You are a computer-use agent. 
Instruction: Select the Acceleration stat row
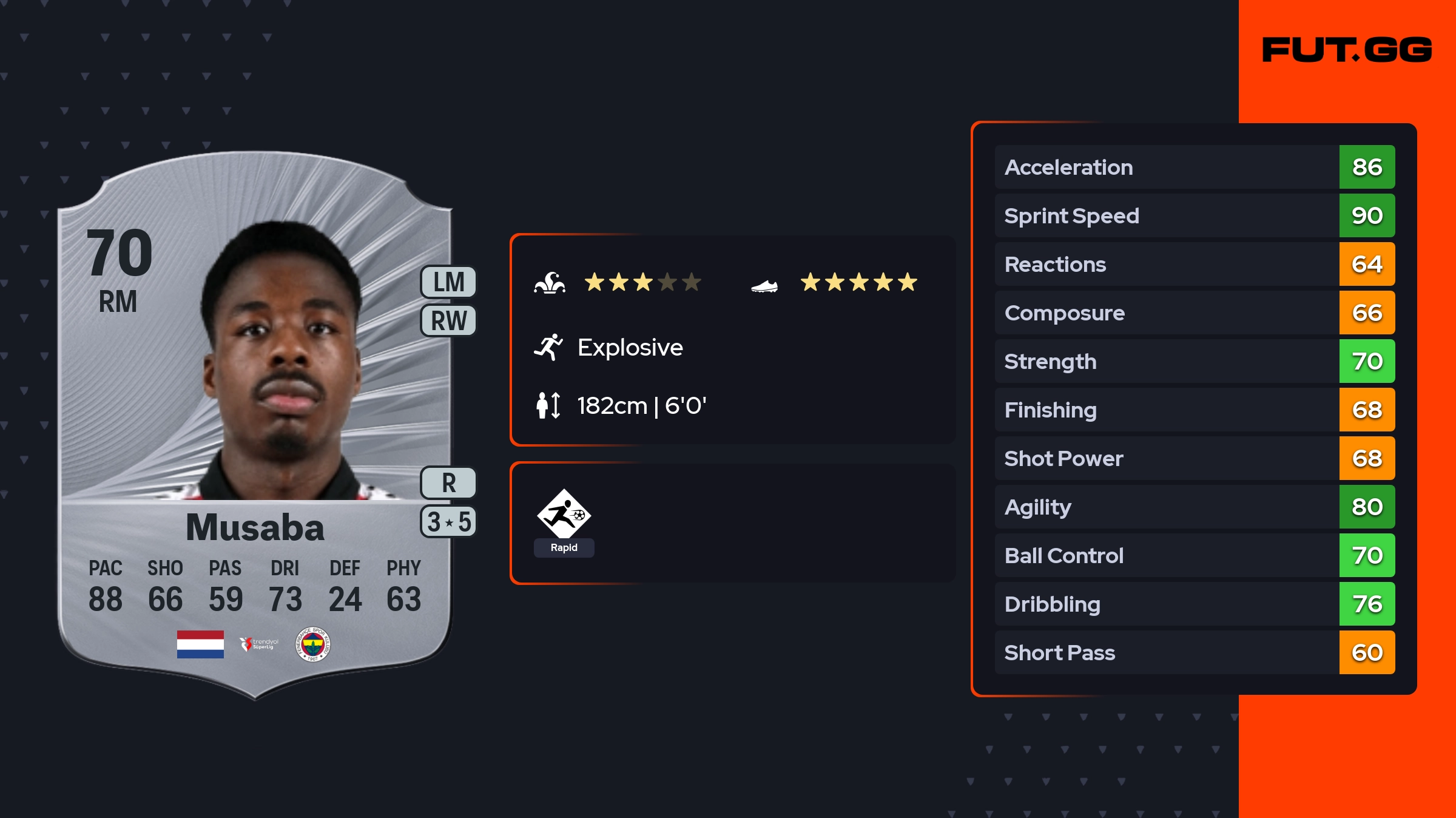(x=1194, y=167)
